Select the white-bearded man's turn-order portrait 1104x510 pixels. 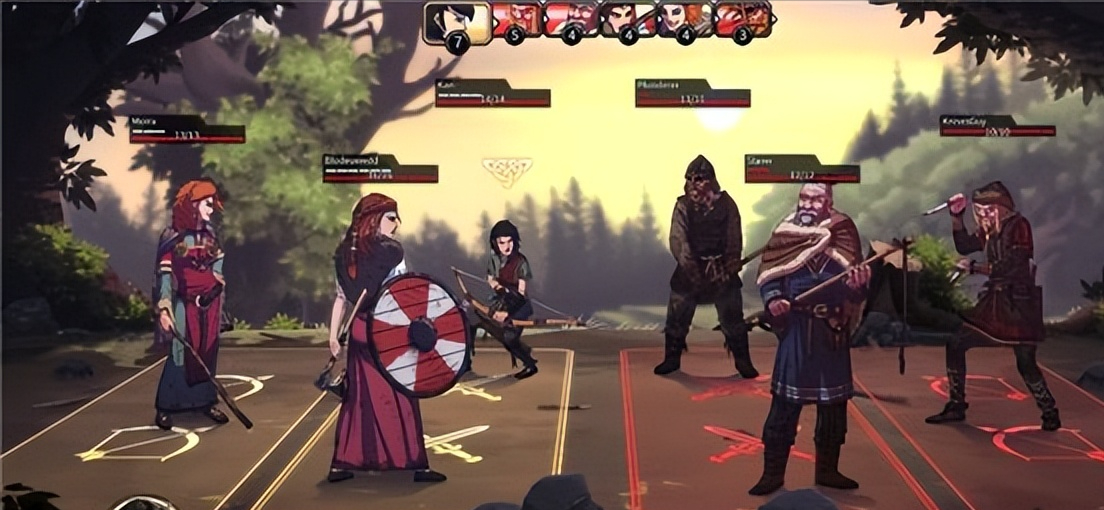click(570, 20)
